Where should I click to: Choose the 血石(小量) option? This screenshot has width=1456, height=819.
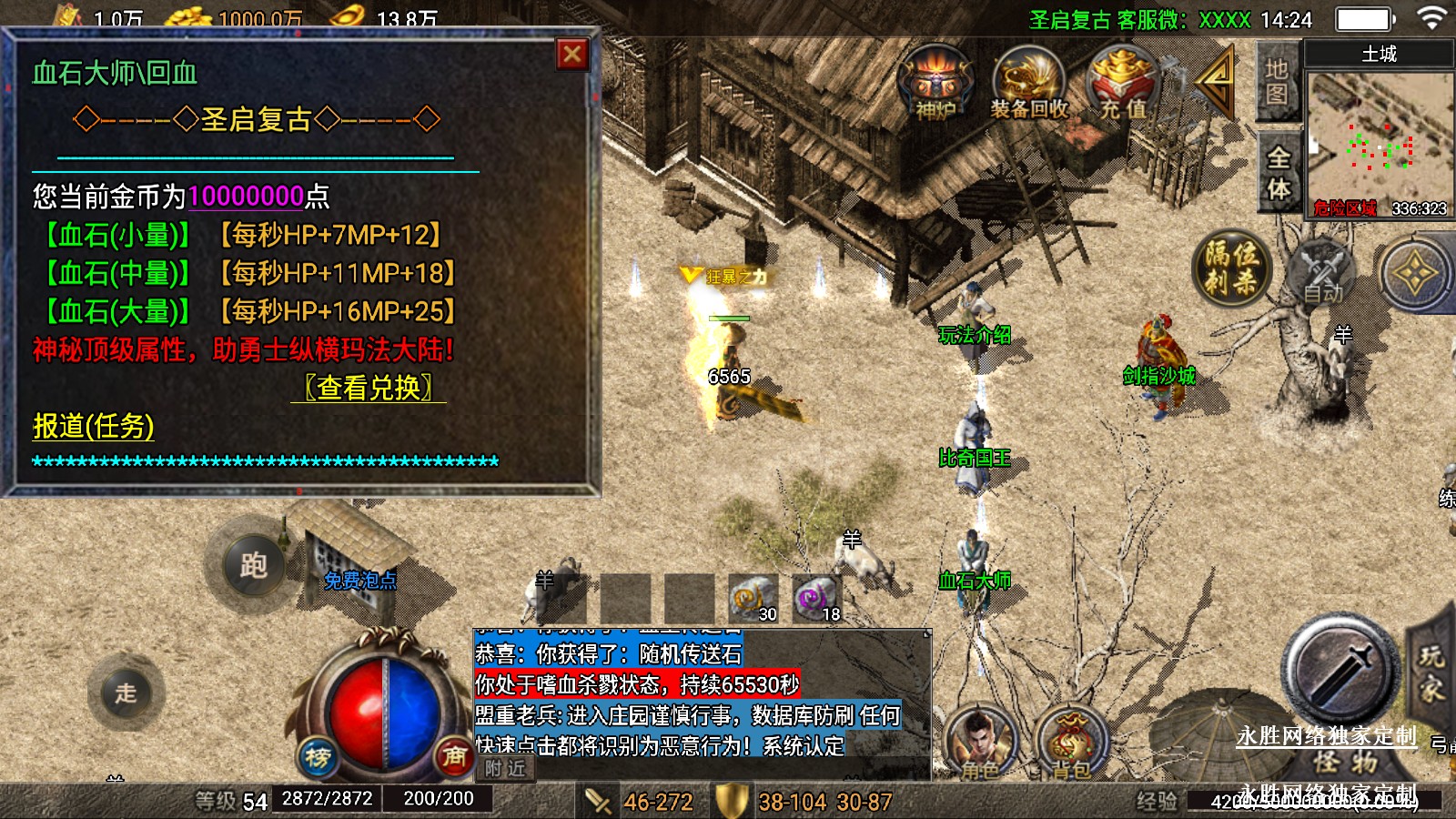tap(117, 235)
